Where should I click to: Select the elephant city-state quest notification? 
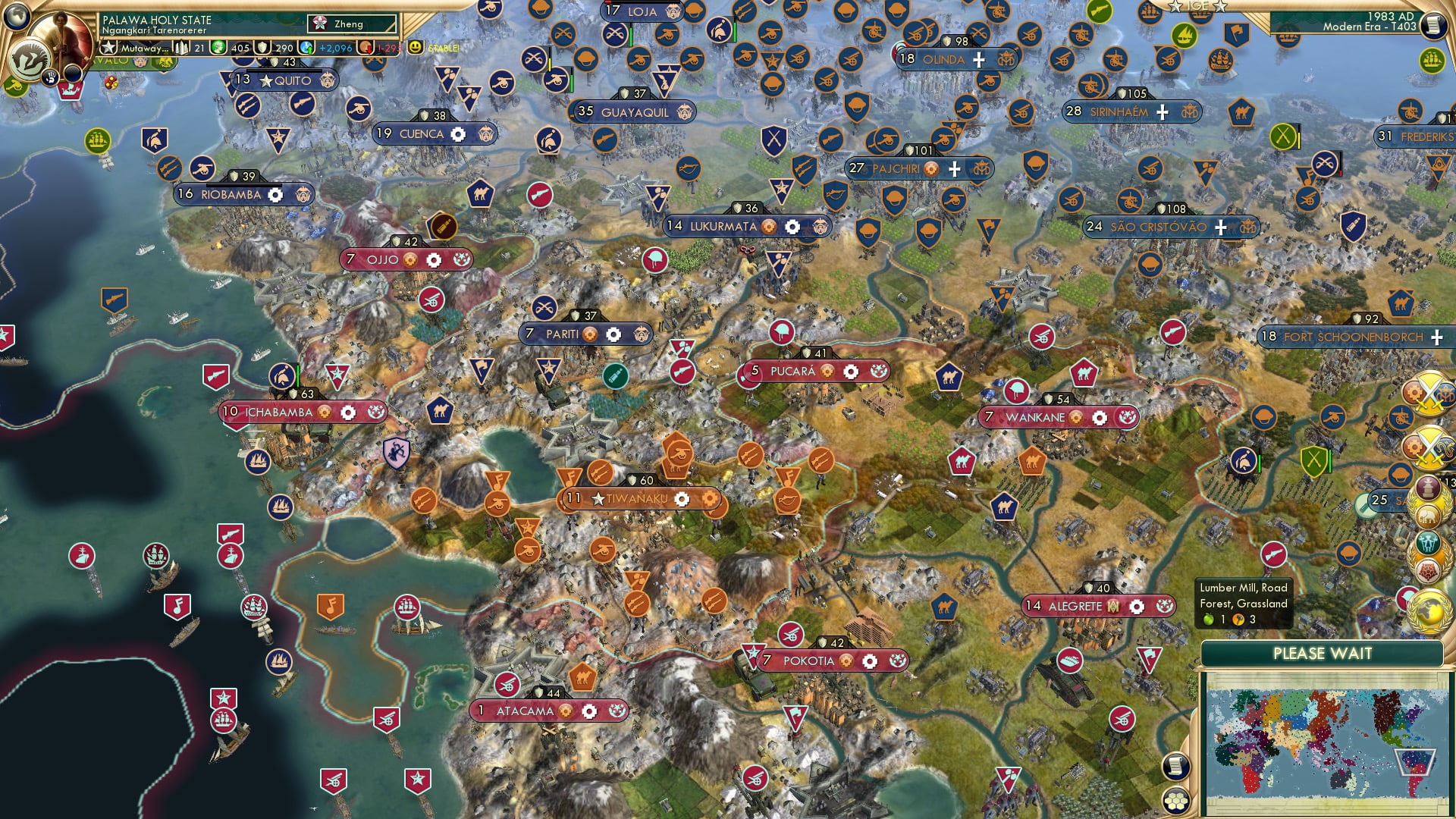1426,516
